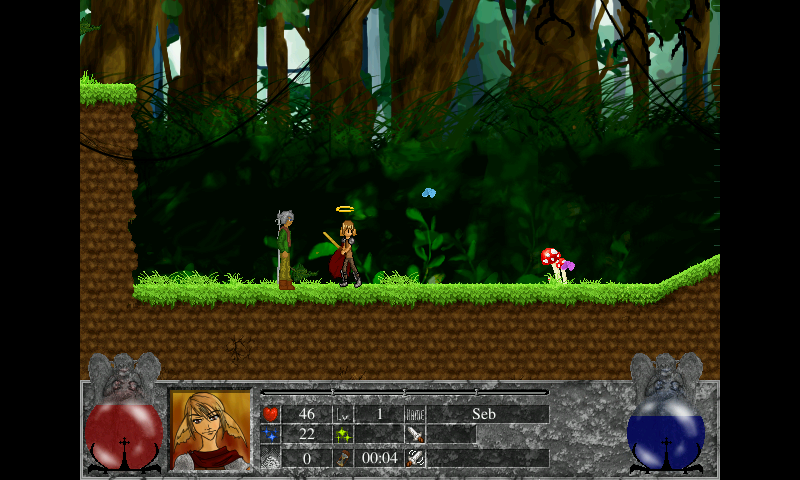
Task: Select the sword weapon icon
Action: point(415,434)
